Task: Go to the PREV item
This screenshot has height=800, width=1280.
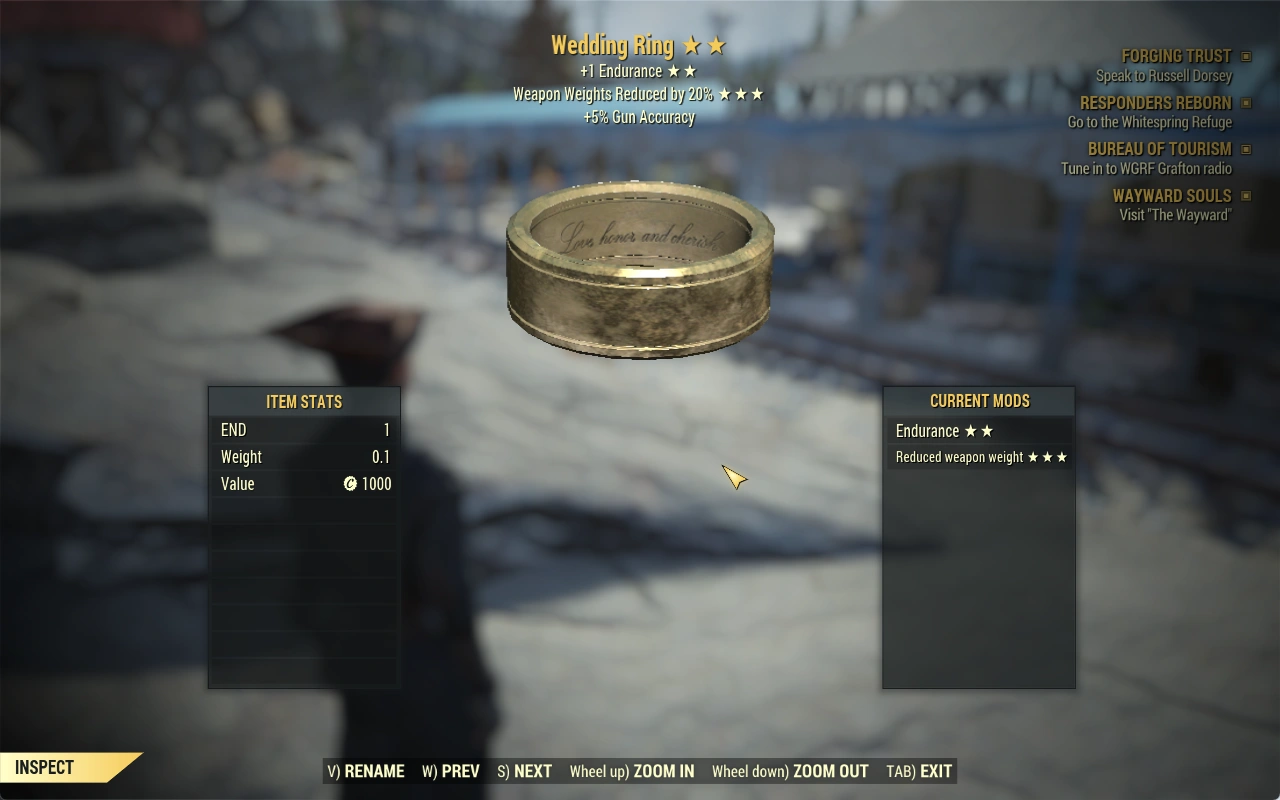Action: (x=451, y=771)
